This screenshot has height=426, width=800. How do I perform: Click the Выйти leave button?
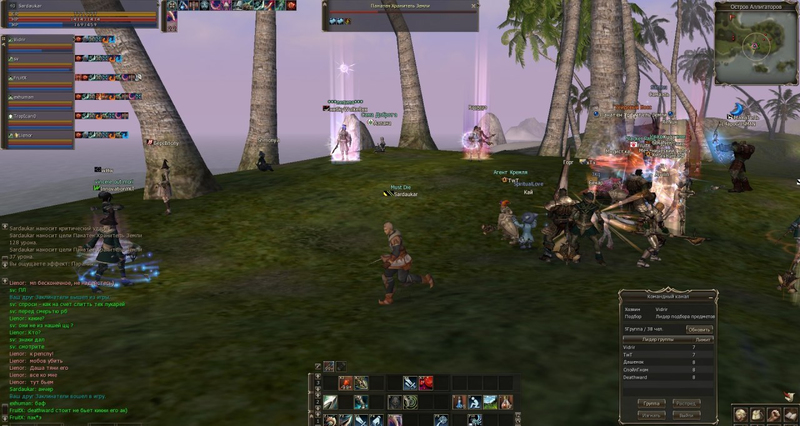pyautogui.click(x=686, y=413)
